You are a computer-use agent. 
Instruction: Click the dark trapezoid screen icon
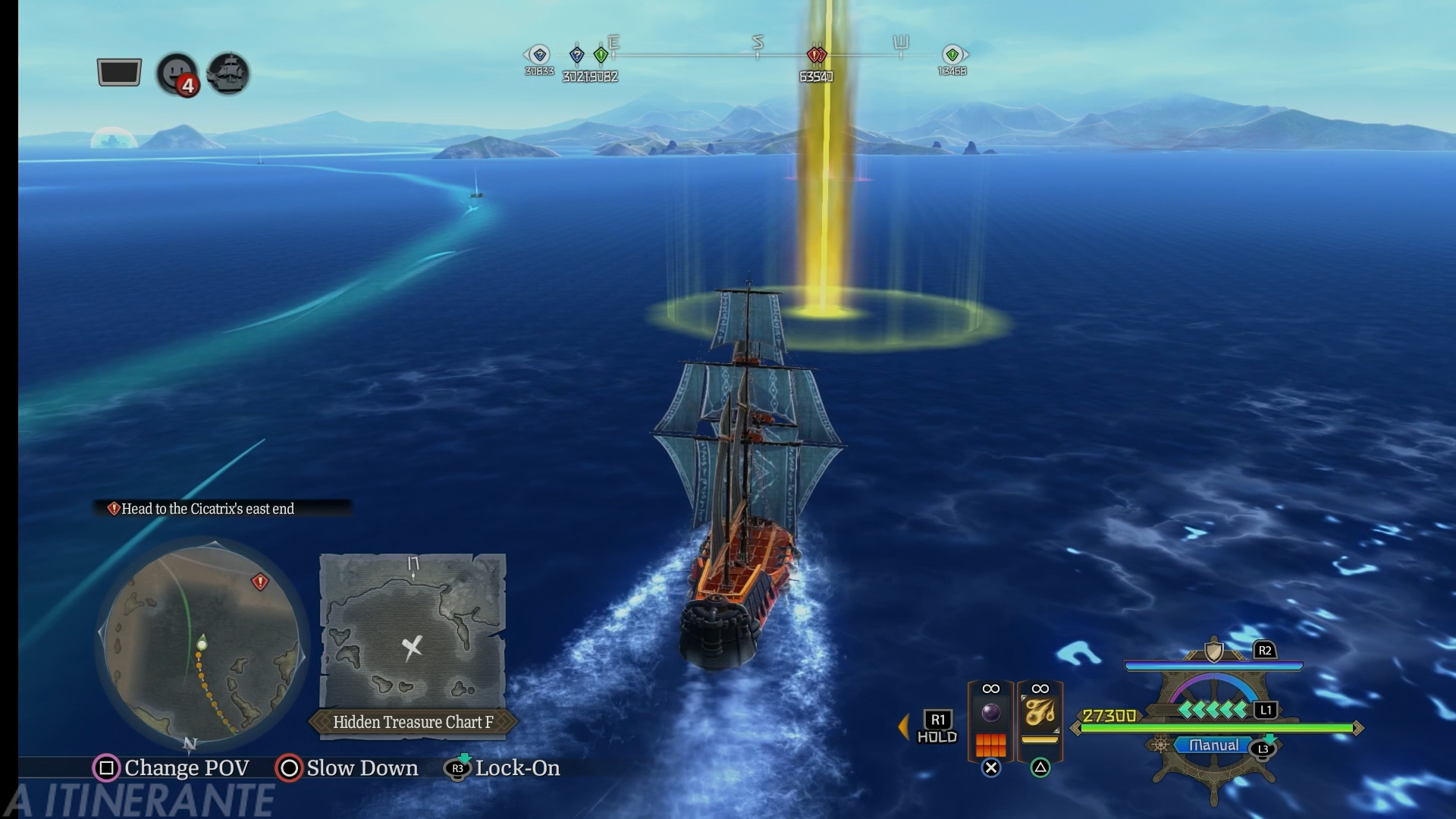click(119, 73)
